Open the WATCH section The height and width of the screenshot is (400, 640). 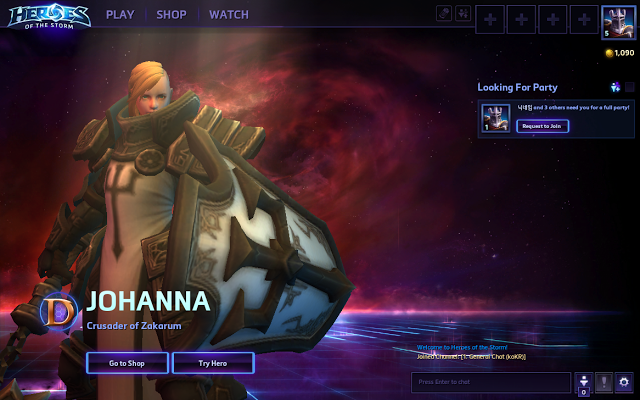pos(229,15)
